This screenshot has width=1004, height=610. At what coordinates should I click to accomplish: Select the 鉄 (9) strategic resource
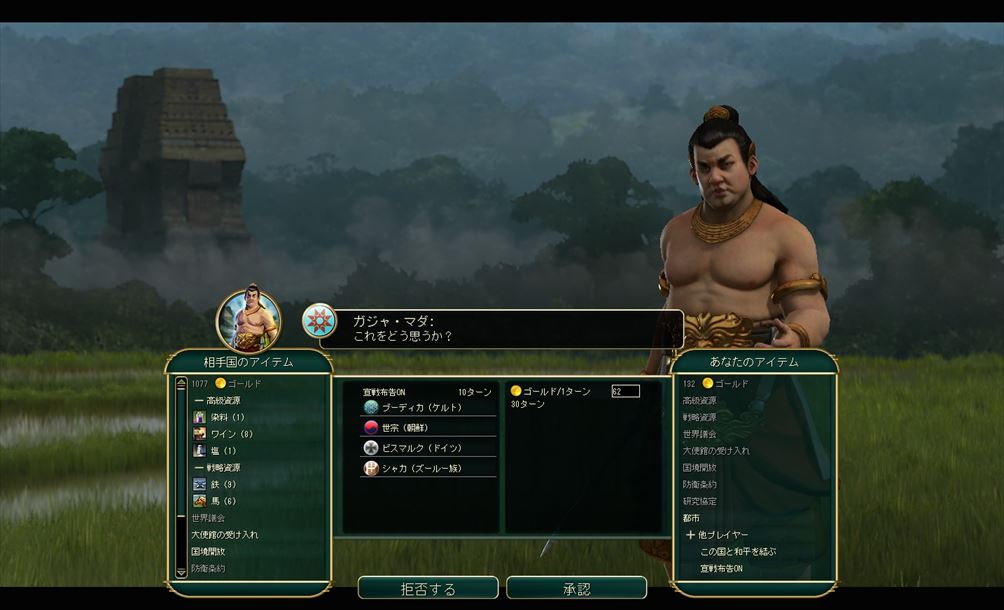pos(224,484)
